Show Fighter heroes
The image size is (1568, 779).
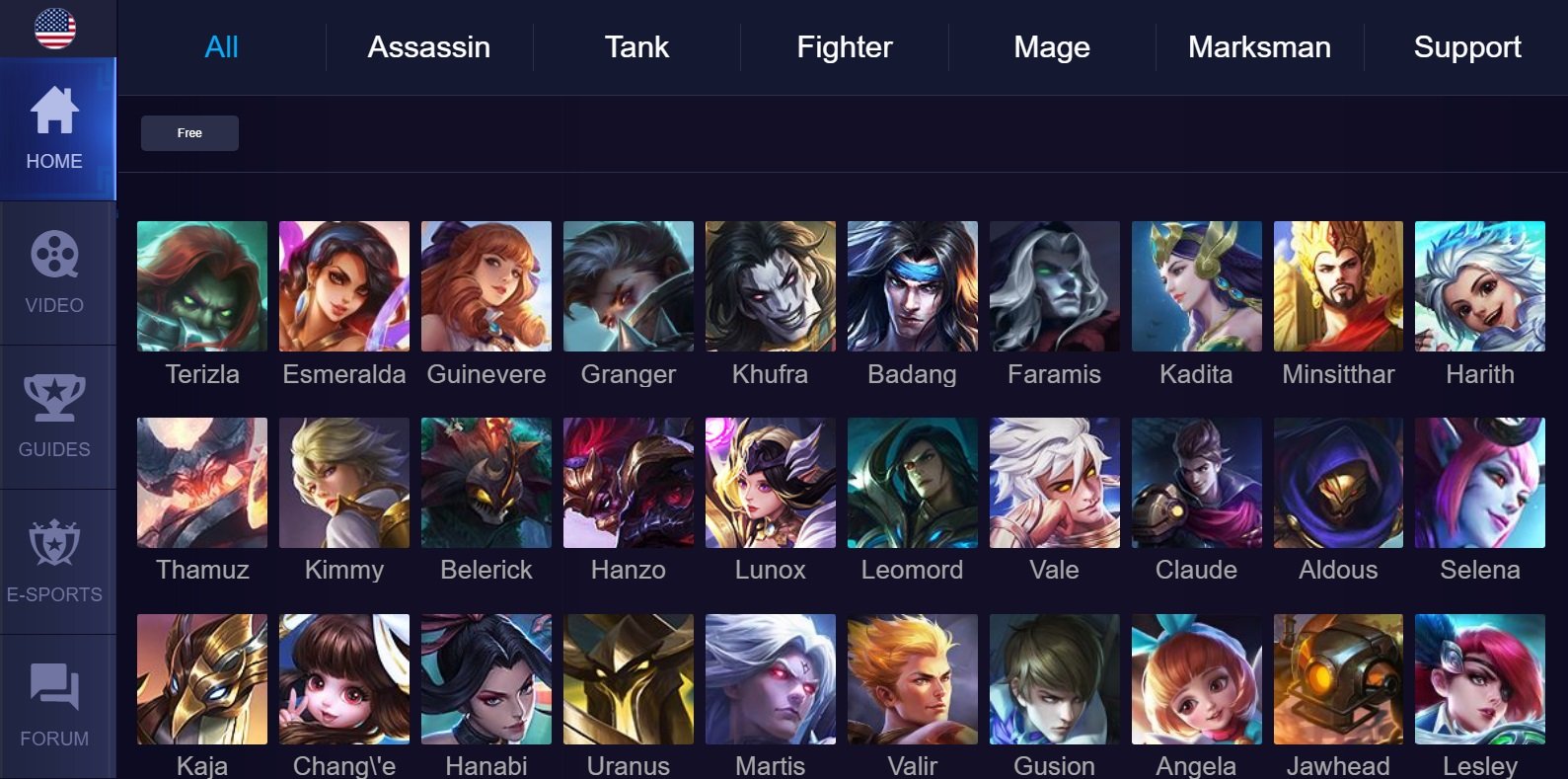[x=844, y=47]
